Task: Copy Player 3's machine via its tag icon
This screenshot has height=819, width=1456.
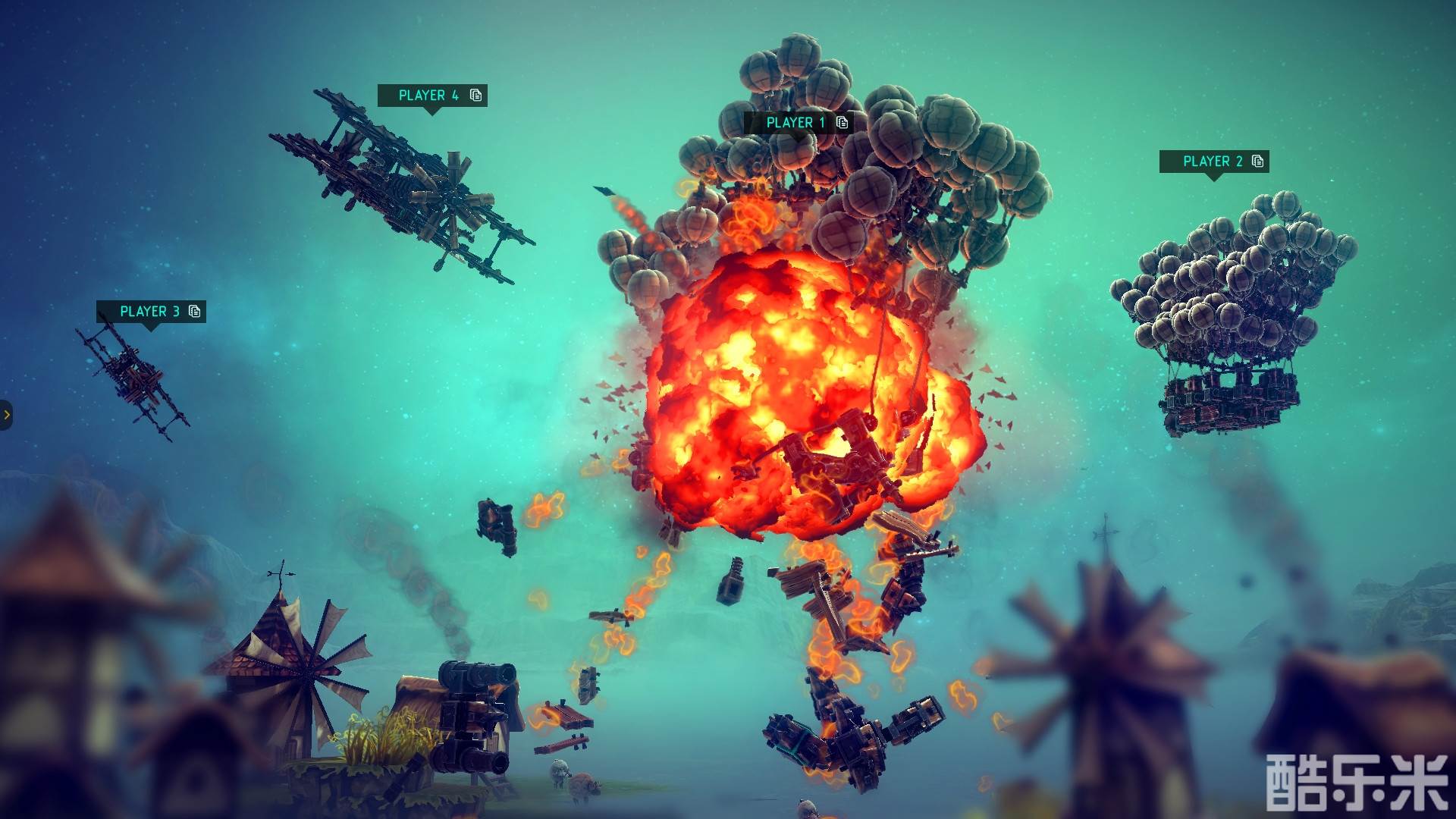Action: pos(194,311)
